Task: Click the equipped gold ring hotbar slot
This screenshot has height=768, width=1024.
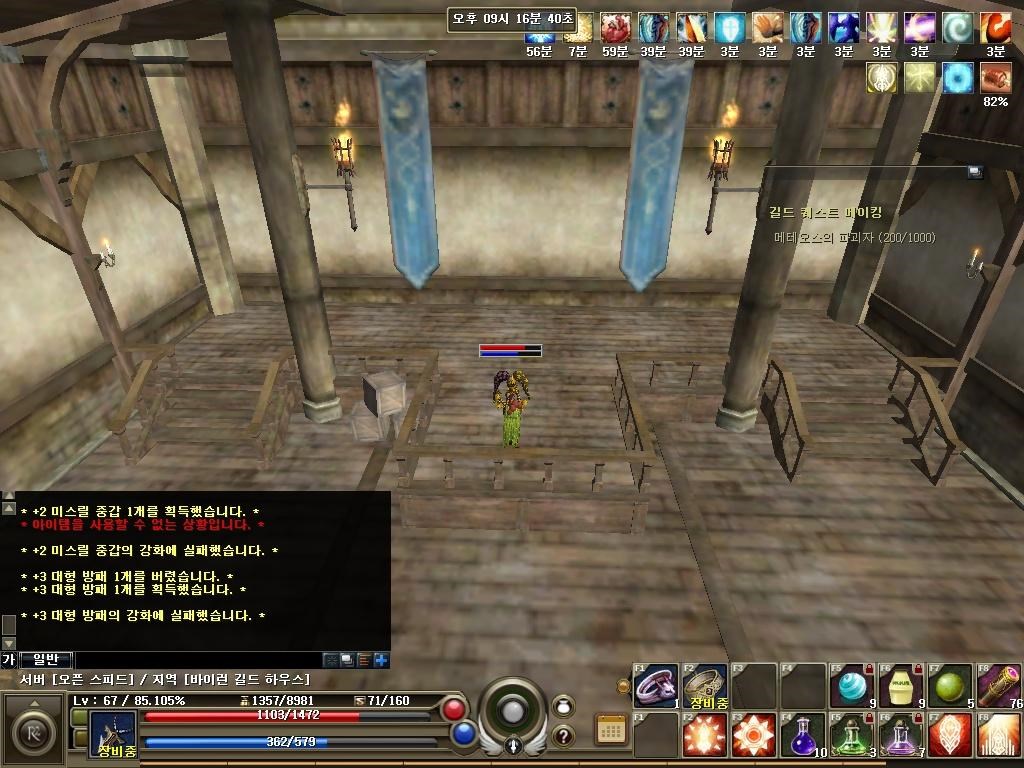Action: (x=705, y=685)
